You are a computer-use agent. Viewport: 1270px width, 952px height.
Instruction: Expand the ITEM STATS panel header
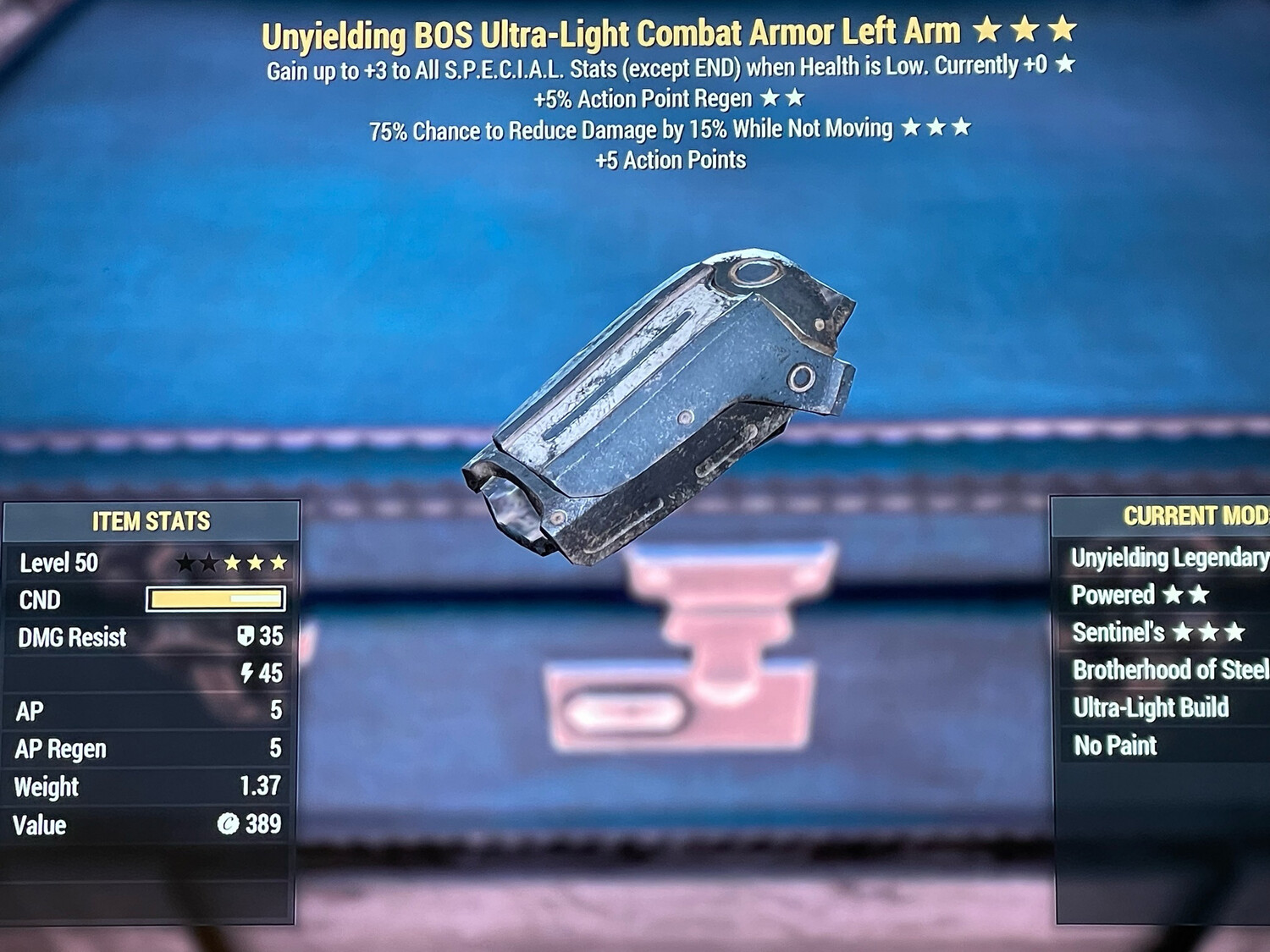click(x=151, y=521)
